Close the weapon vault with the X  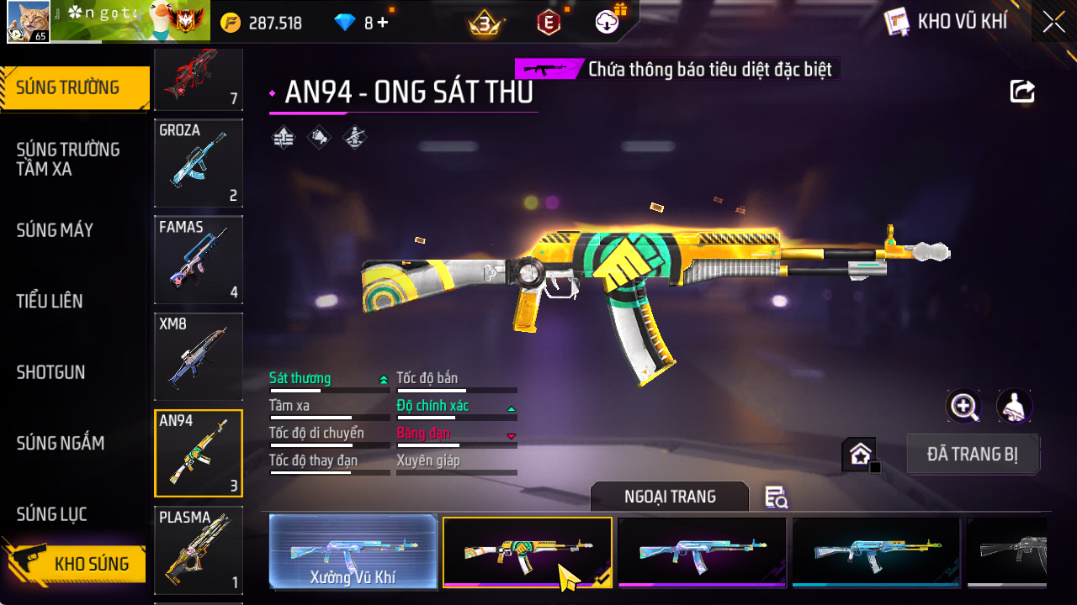[x=1054, y=22]
